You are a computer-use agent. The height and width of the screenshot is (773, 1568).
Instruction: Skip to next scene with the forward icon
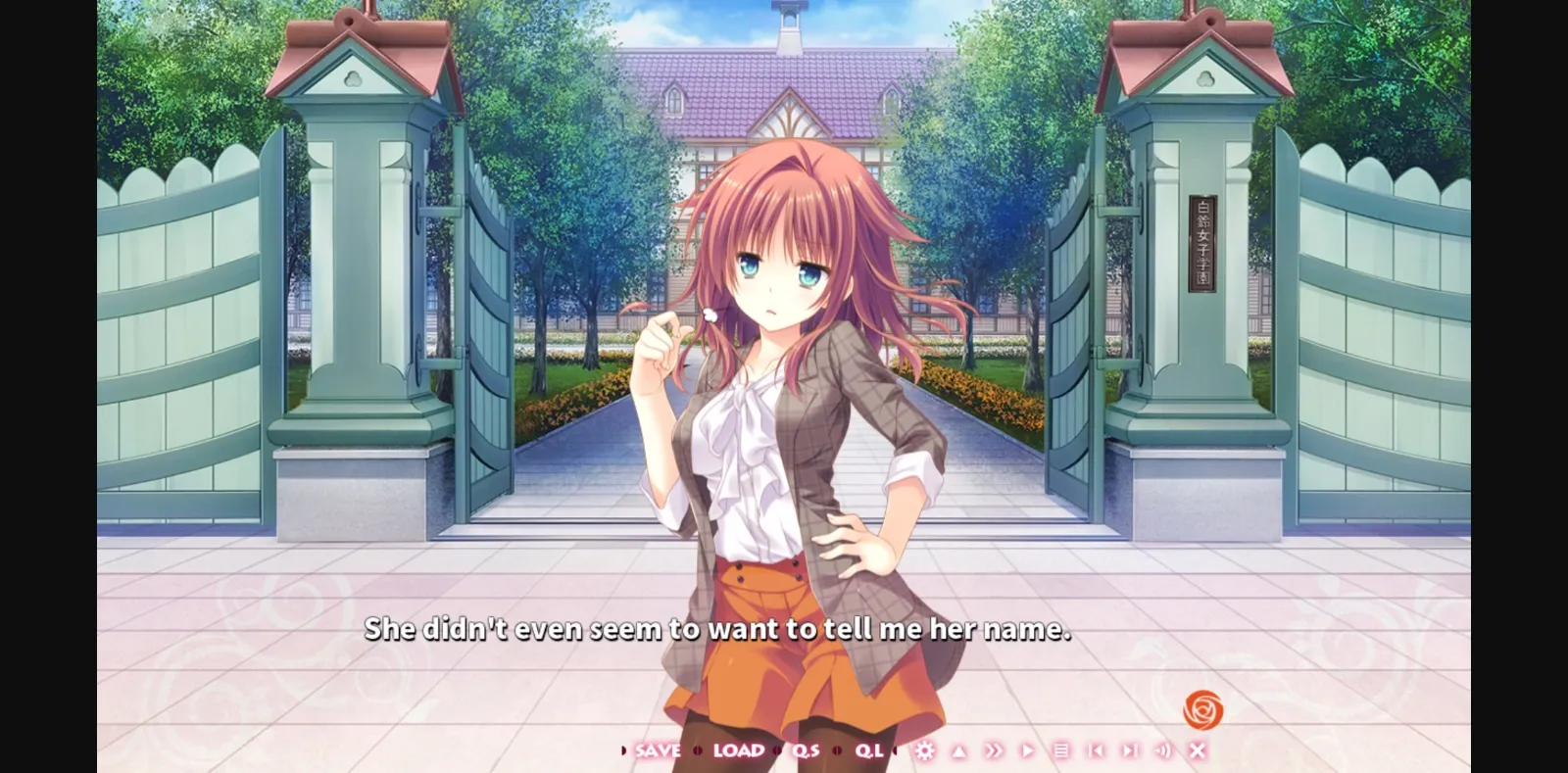1131,750
